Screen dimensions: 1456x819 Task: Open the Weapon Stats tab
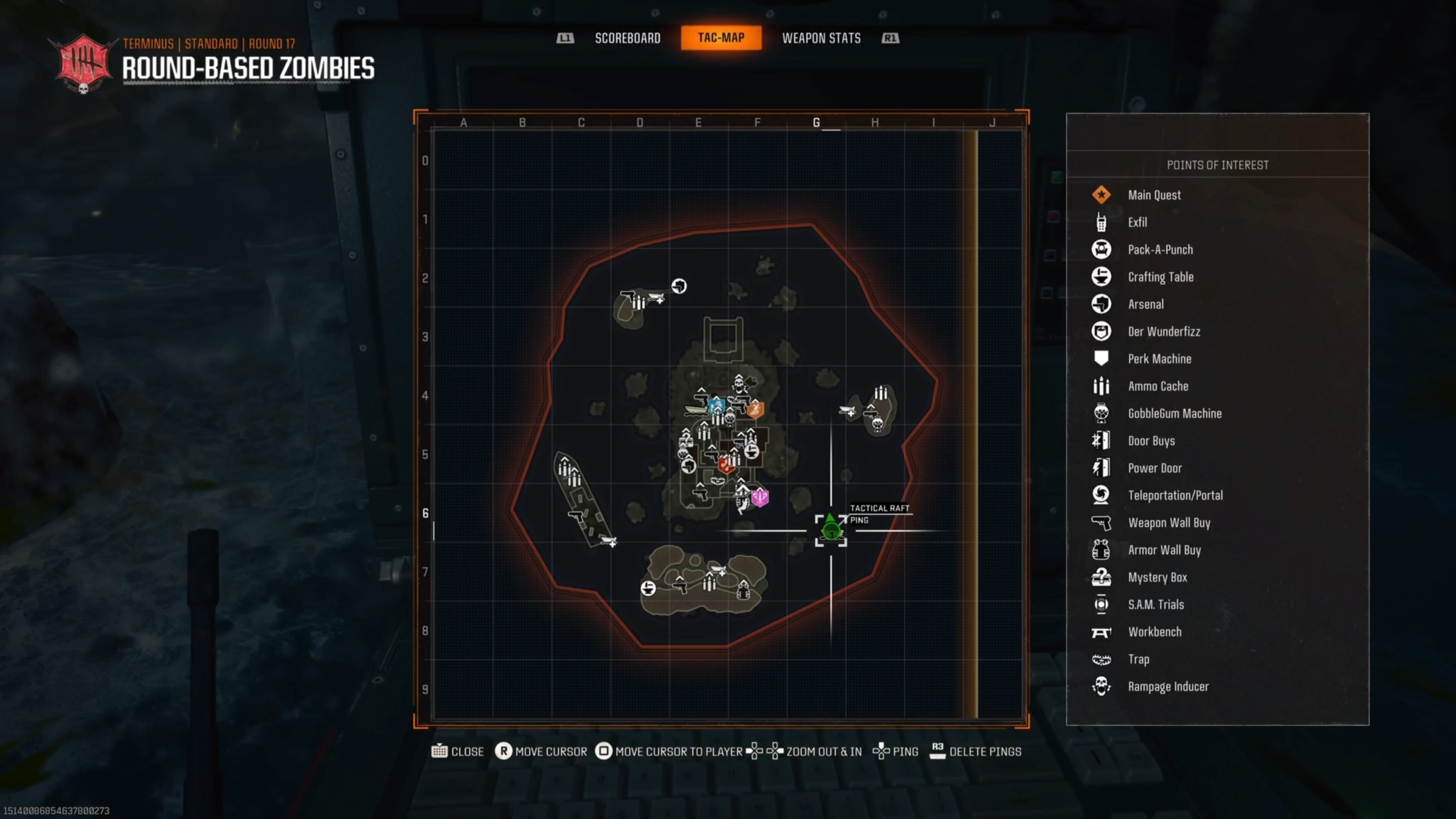pyautogui.click(x=821, y=38)
